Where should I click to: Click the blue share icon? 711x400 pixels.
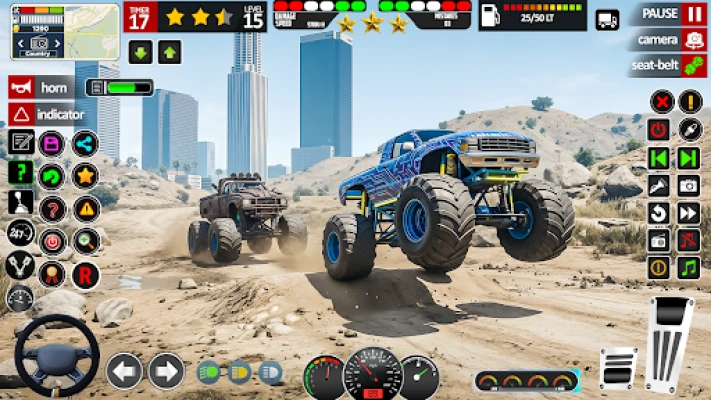85,143
